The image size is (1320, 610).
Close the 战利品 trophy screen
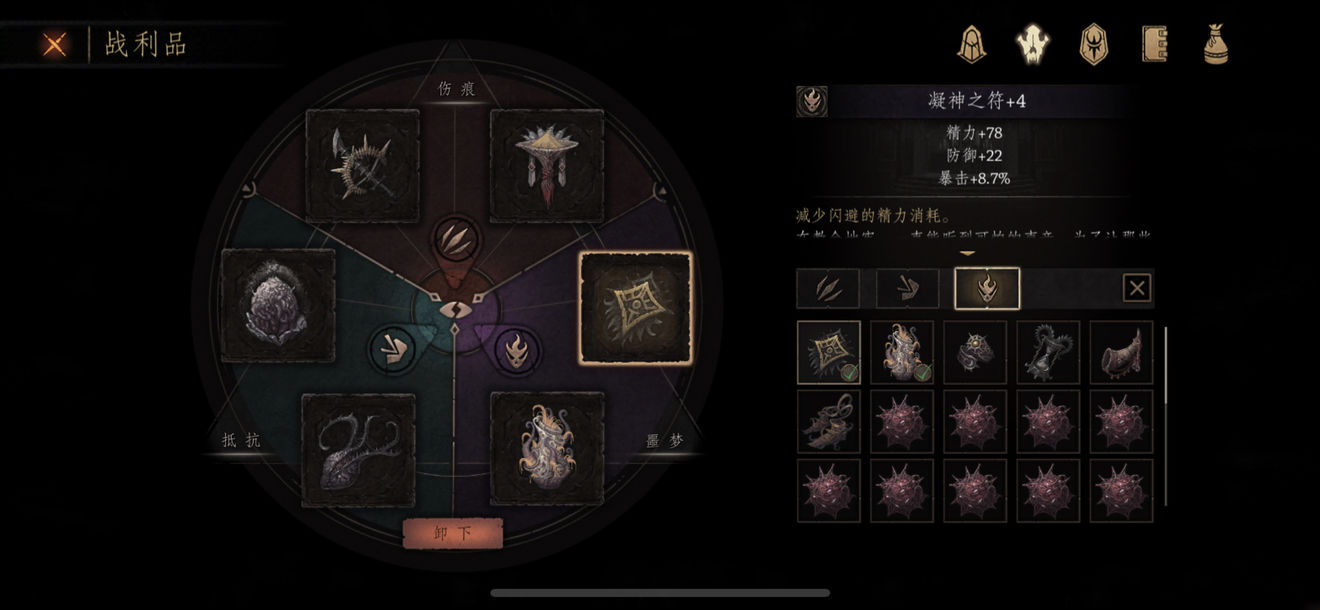click(55, 44)
